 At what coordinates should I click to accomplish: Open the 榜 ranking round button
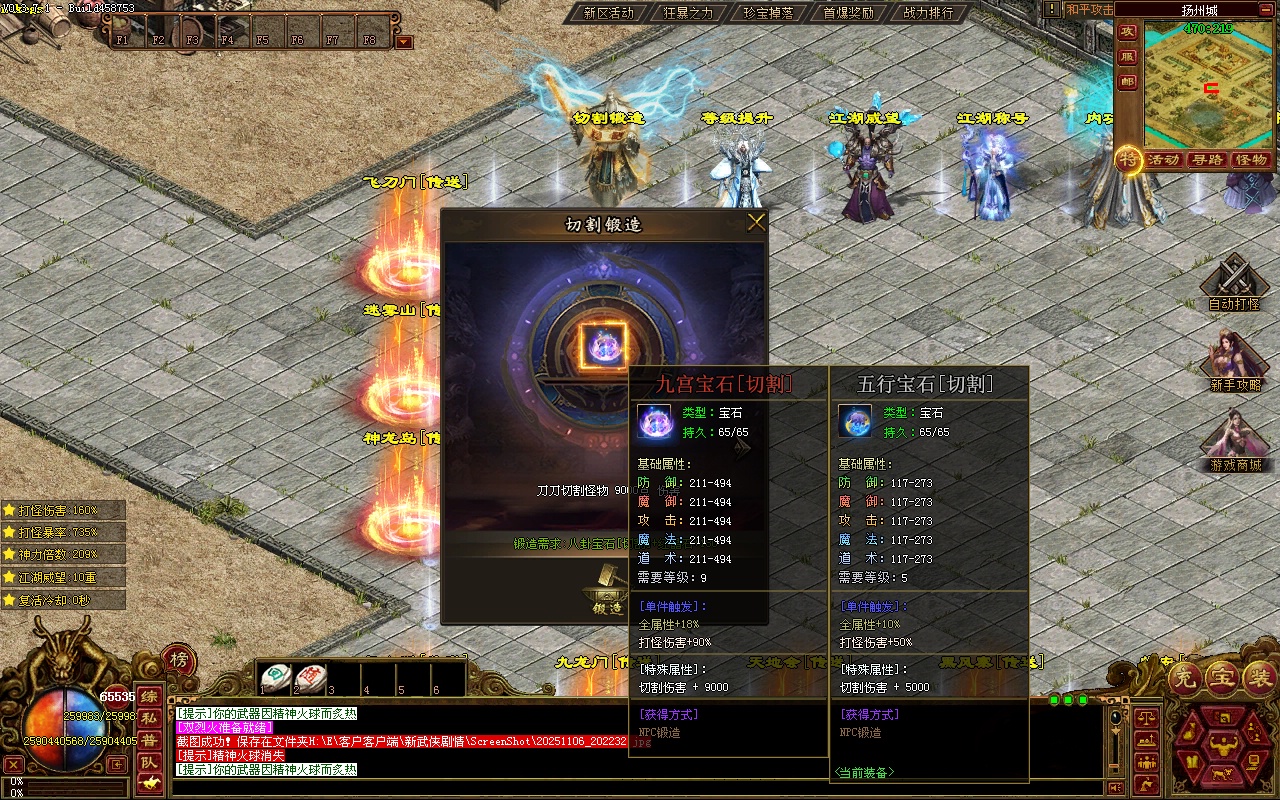point(178,659)
